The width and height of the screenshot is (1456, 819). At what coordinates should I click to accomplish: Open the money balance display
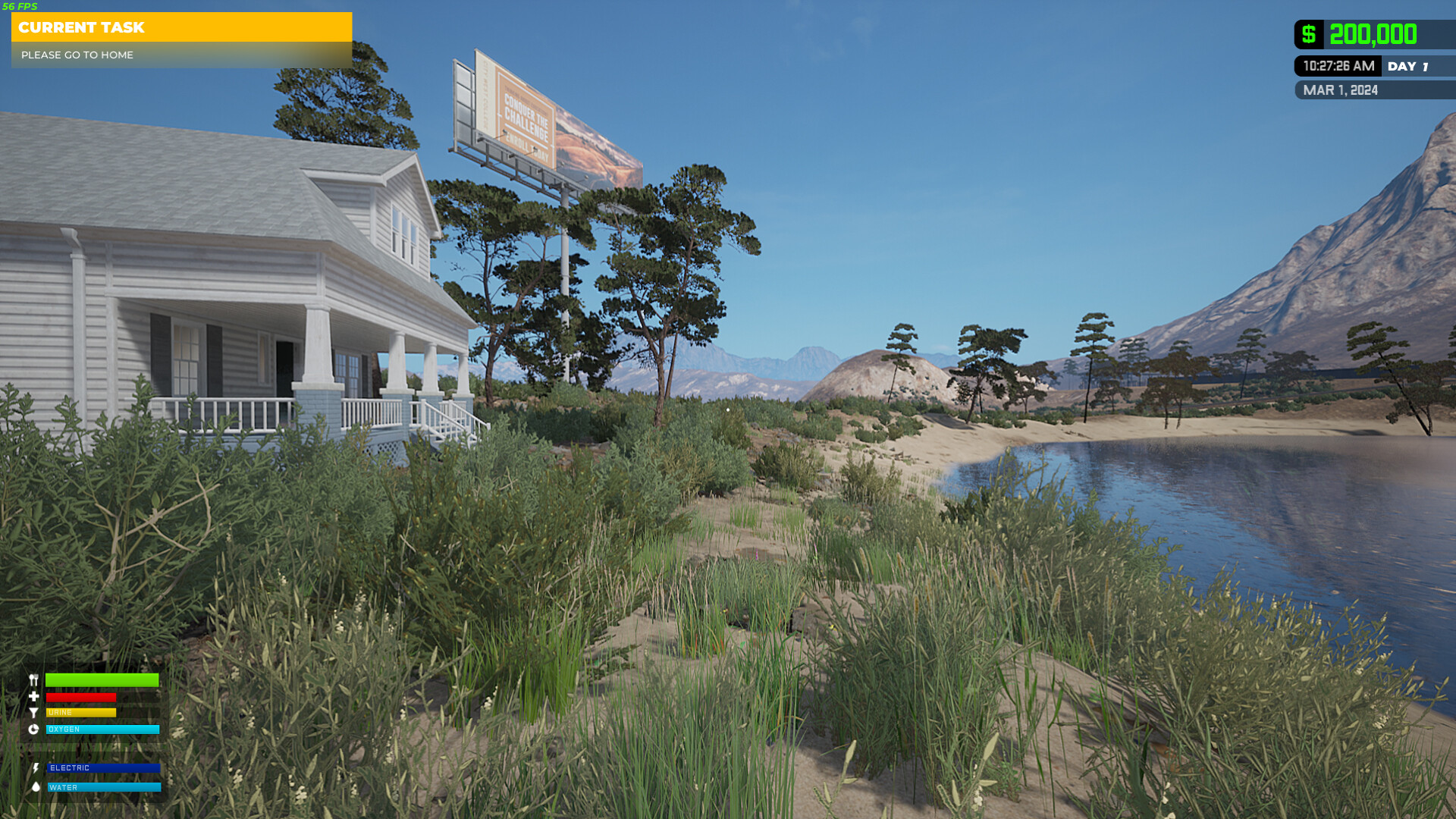[x=1373, y=34]
